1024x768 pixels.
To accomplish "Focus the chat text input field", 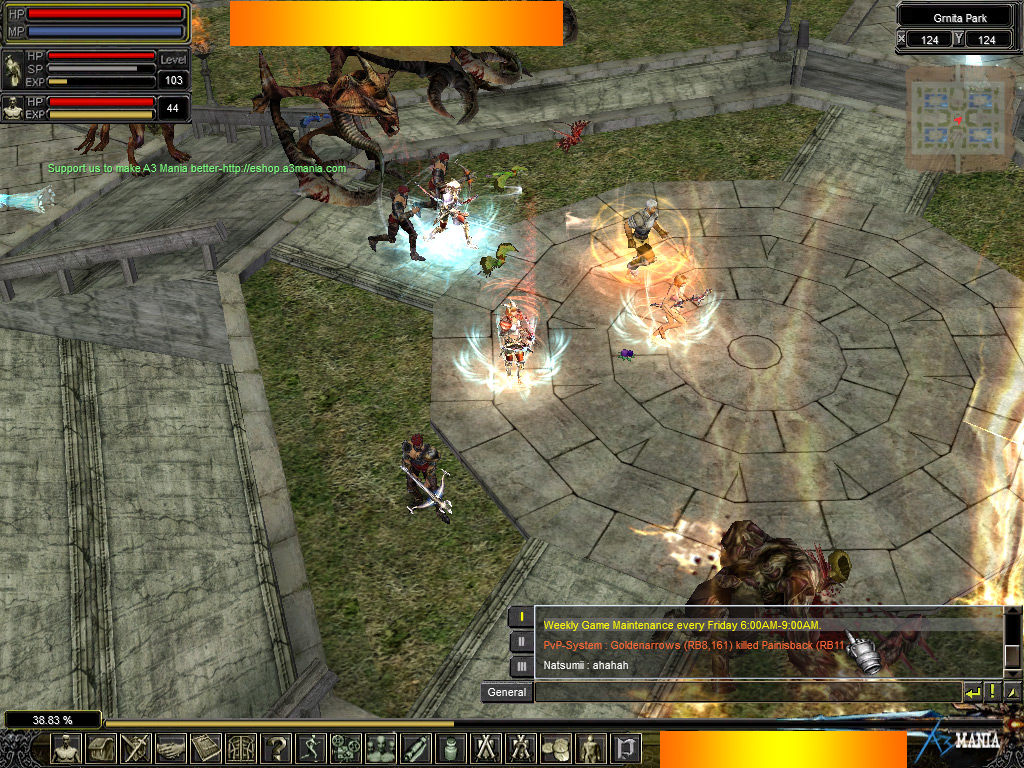I will tap(747, 692).
